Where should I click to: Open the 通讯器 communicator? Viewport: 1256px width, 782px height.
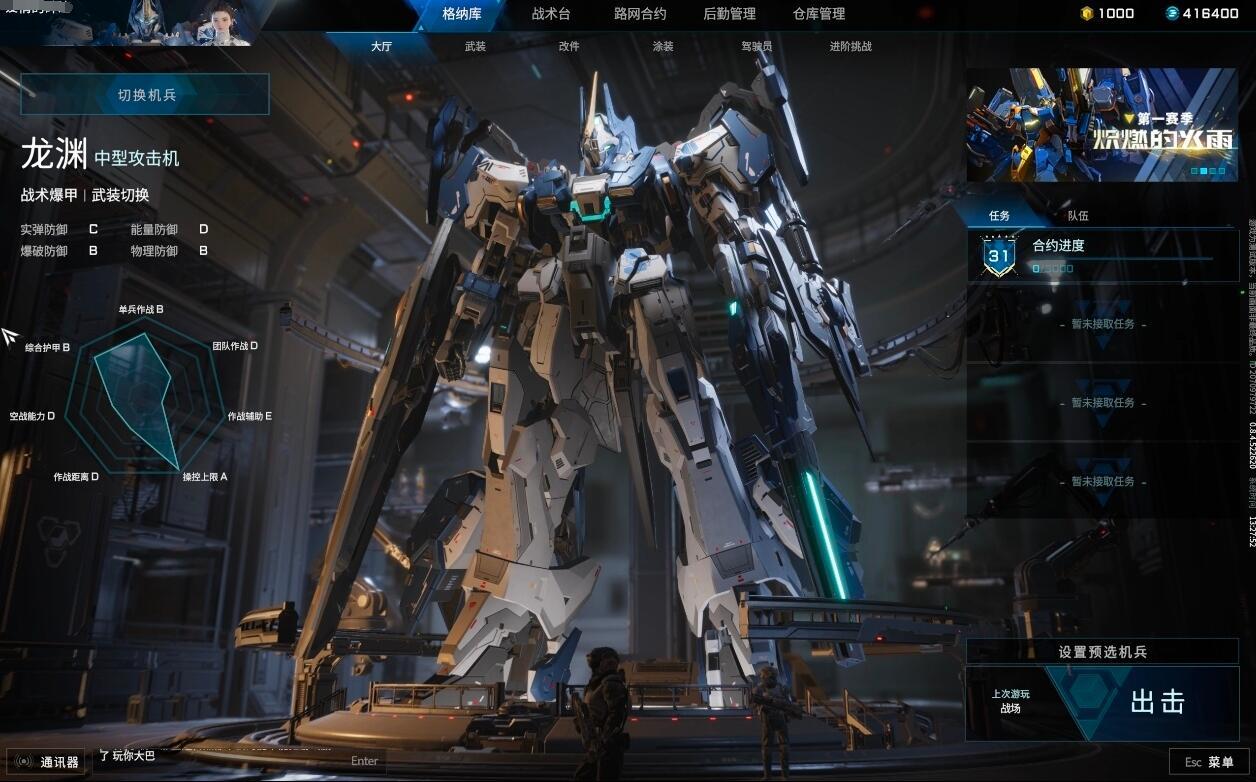coord(49,762)
